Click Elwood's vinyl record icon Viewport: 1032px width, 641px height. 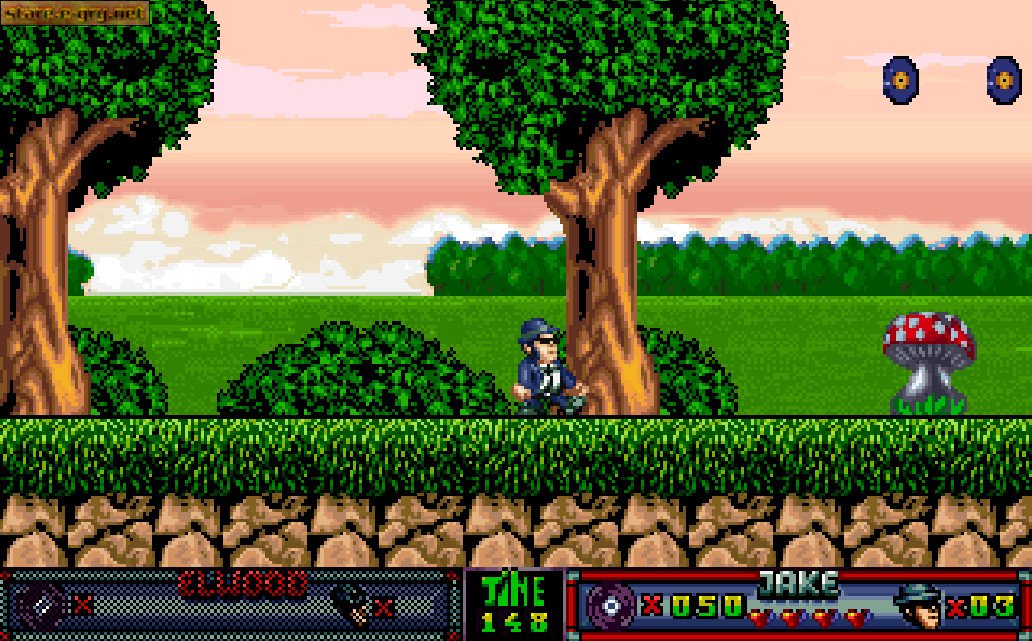click(46, 604)
